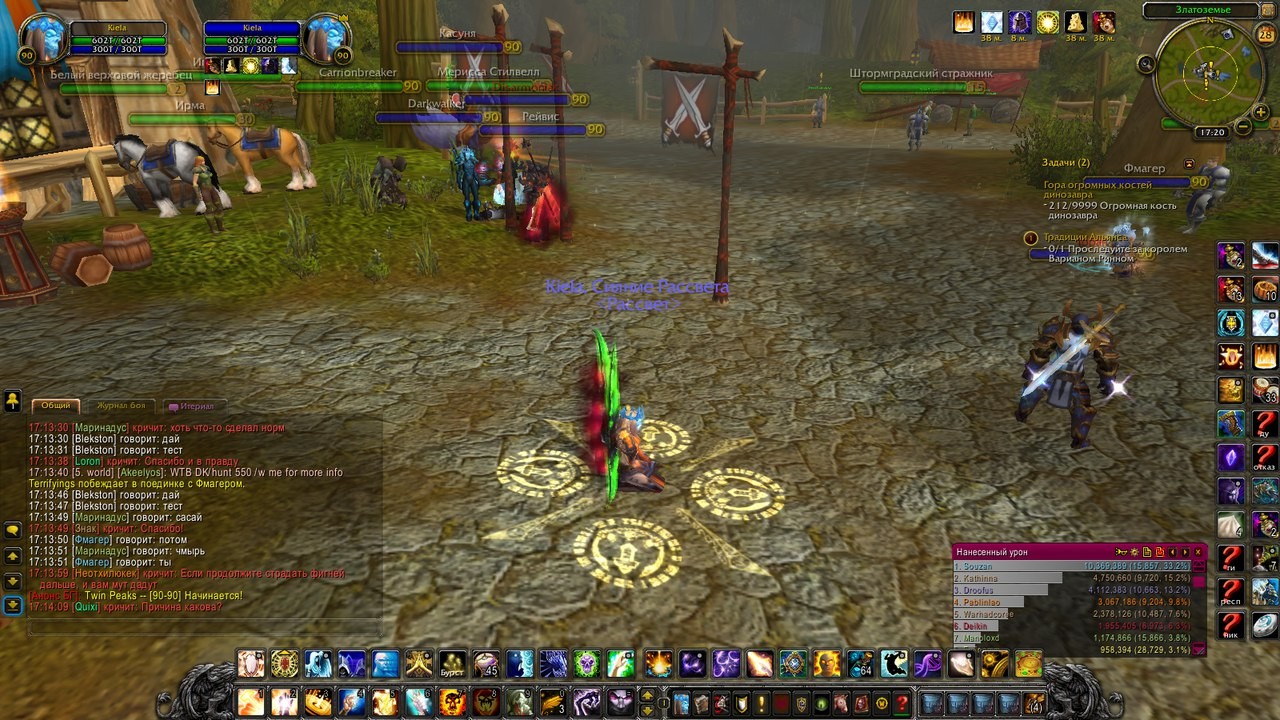Image resolution: width=1280 pixels, height=720 pixels.
Task: Open the calendar button showing 28
Action: [x=1266, y=35]
